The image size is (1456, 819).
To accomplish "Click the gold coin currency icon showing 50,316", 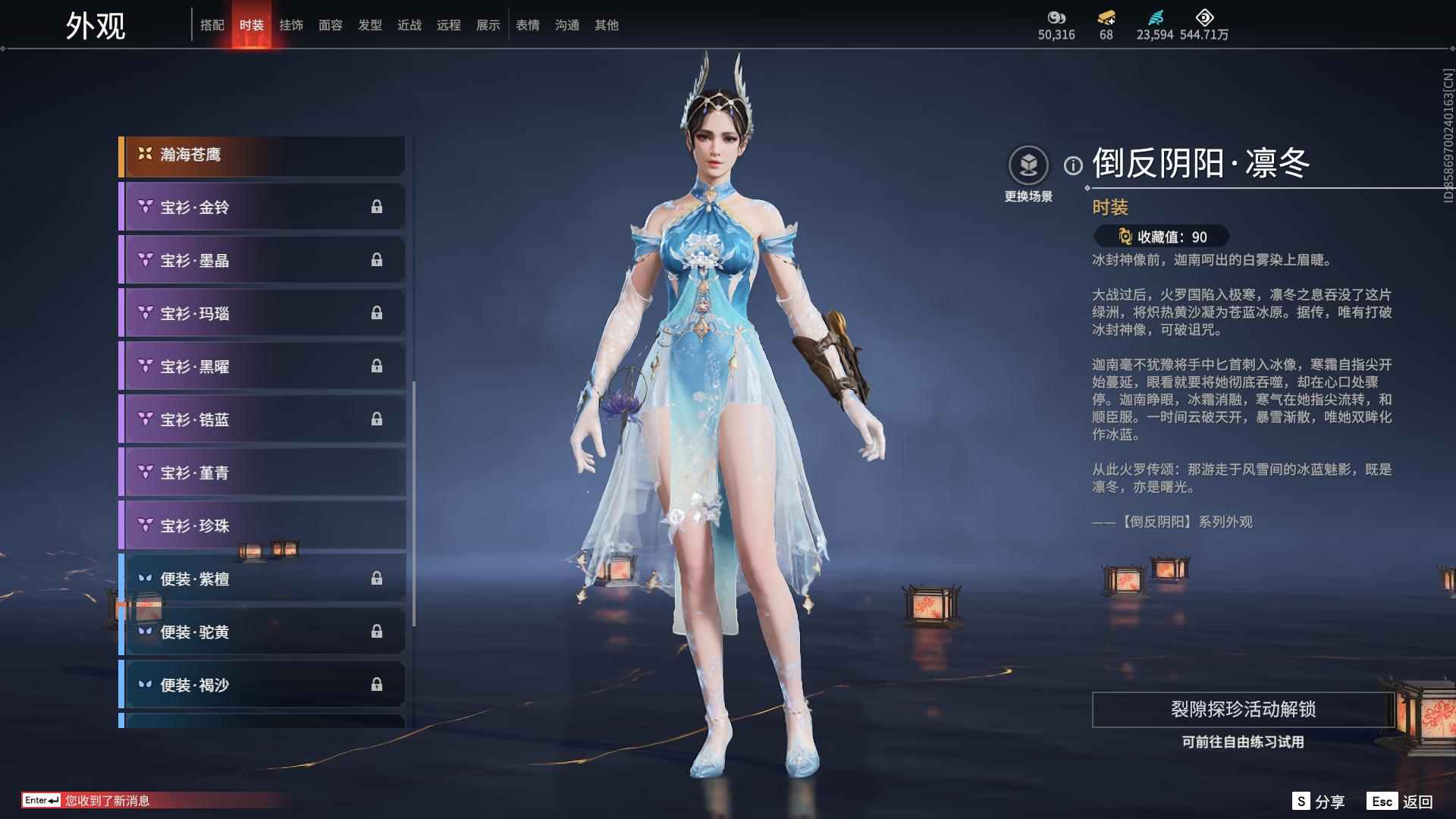I will coord(1056,17).
